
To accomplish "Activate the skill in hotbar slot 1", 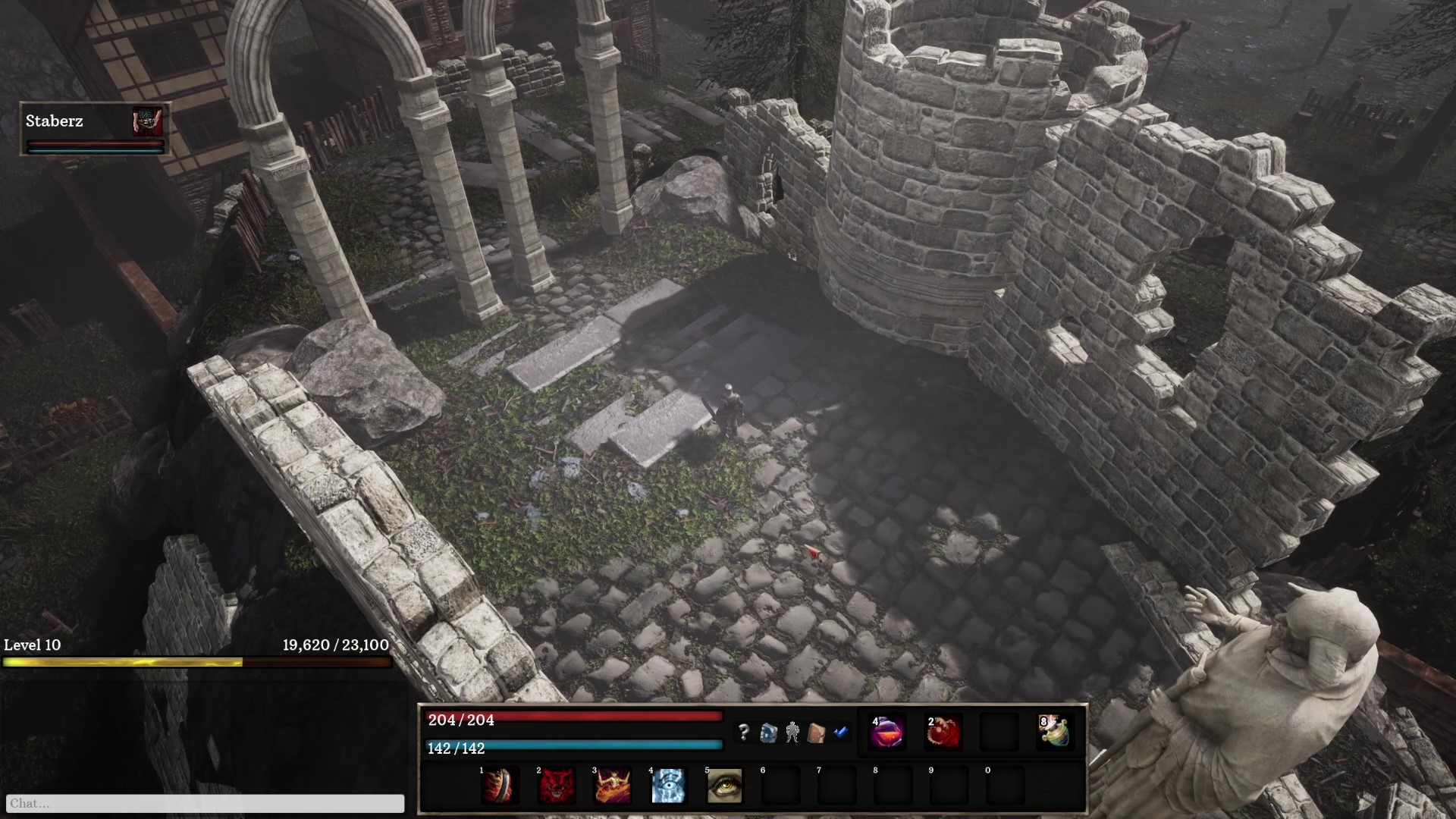I will [x=500, y=786].
